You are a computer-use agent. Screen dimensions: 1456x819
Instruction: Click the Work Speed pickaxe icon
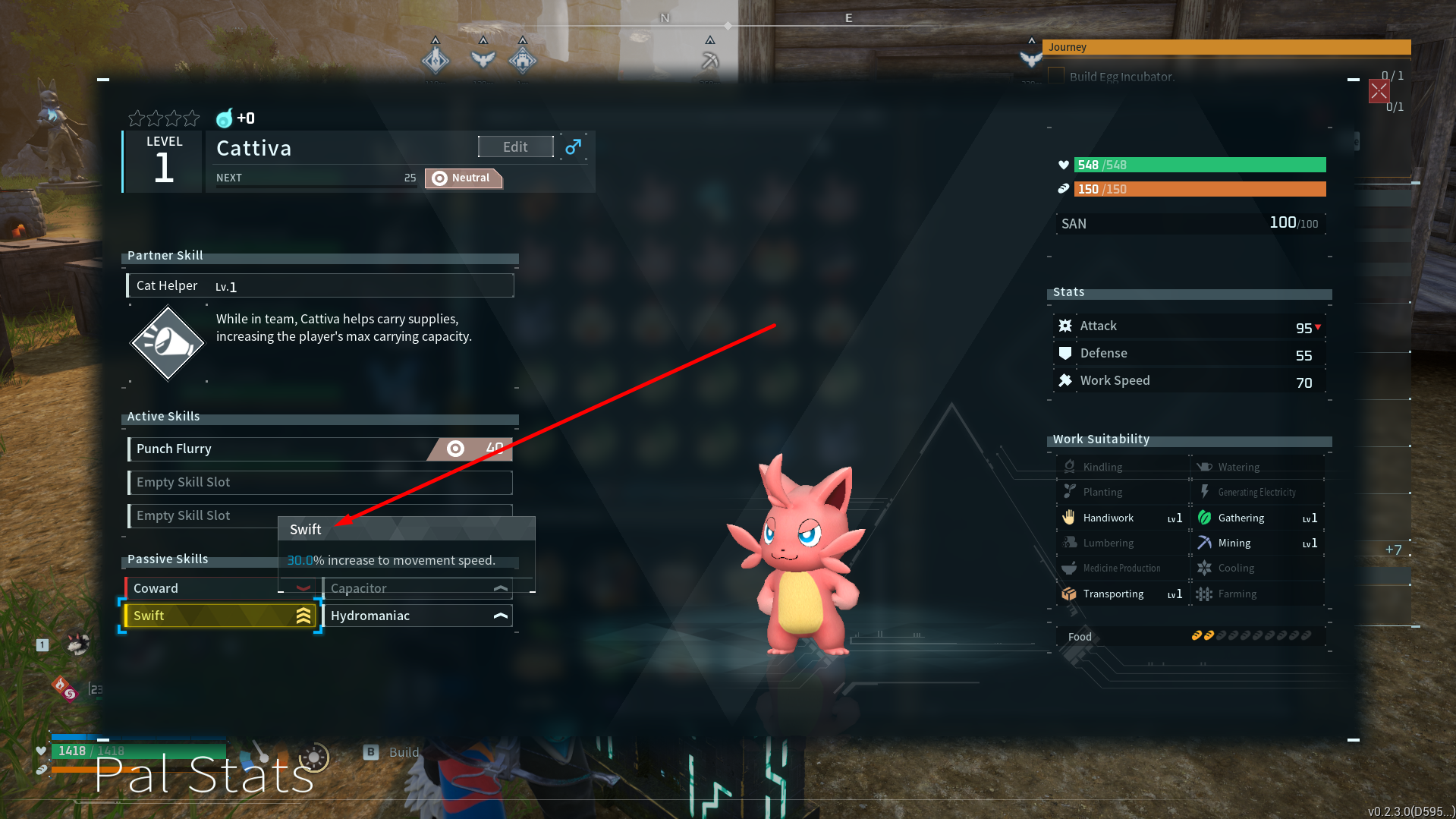[1065, 380]
